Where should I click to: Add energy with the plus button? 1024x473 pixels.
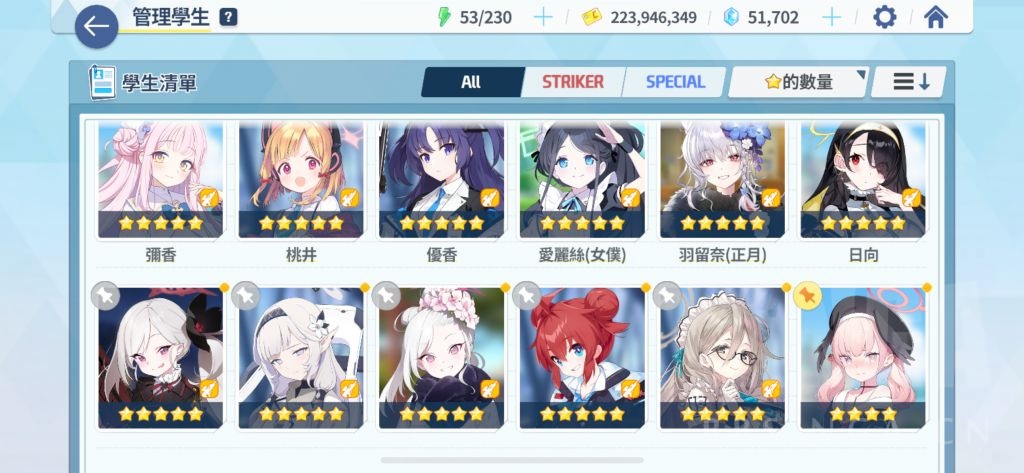[x=543, y=17]
